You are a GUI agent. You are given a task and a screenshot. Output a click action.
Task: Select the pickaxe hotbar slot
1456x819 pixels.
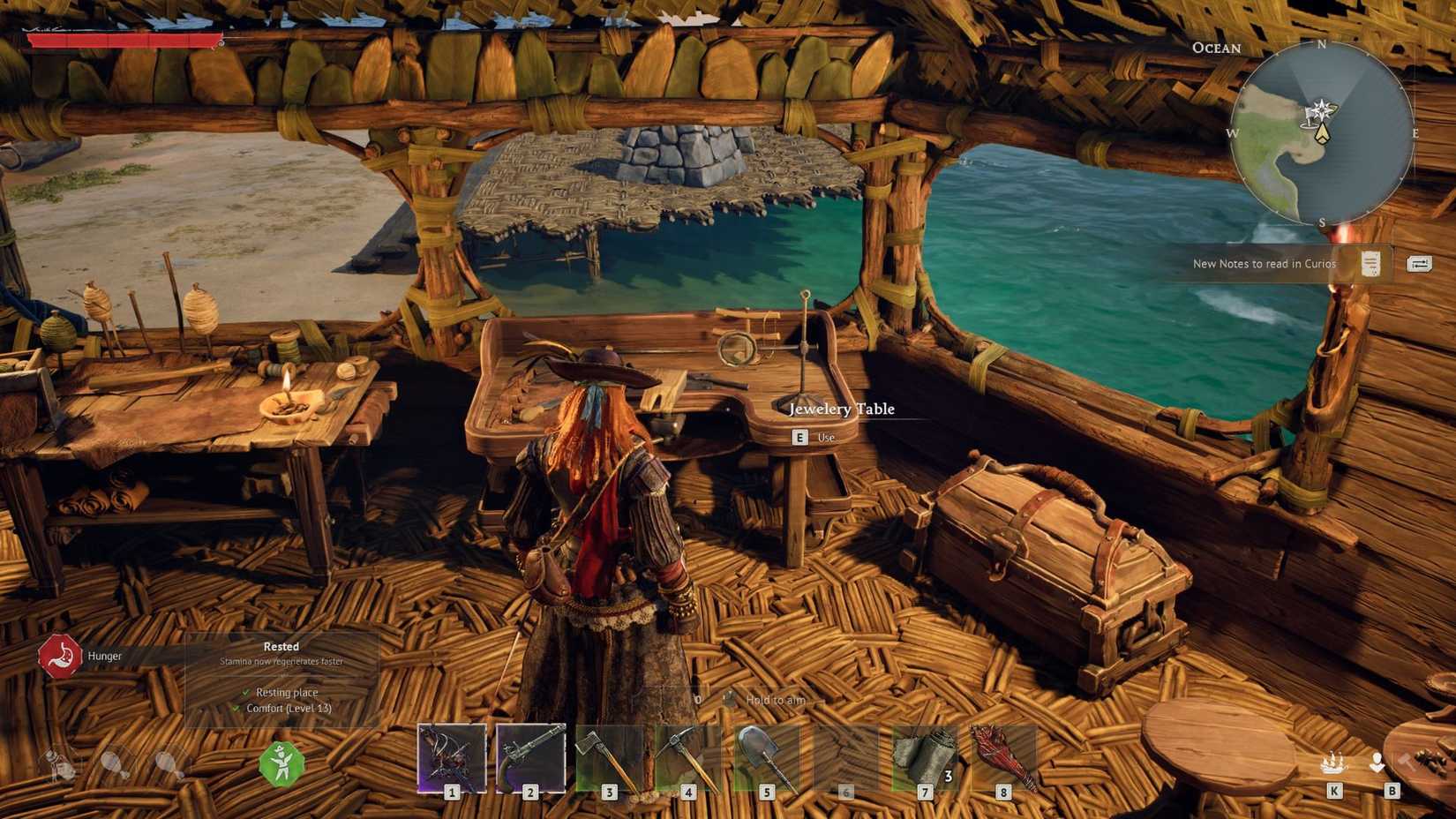tap(687, 757)
